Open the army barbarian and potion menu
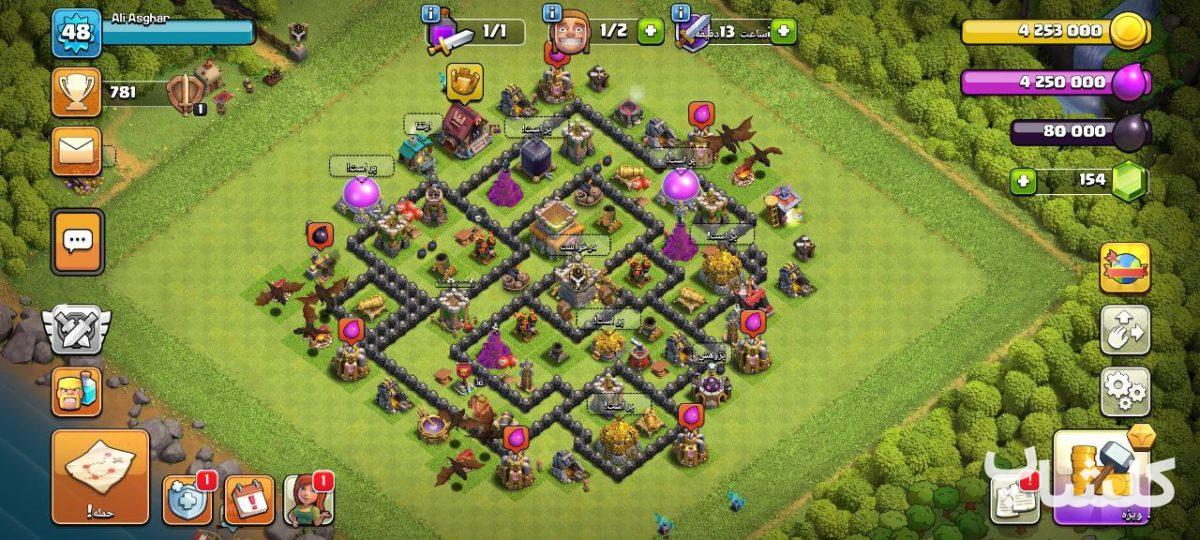 tap(76, 391)
